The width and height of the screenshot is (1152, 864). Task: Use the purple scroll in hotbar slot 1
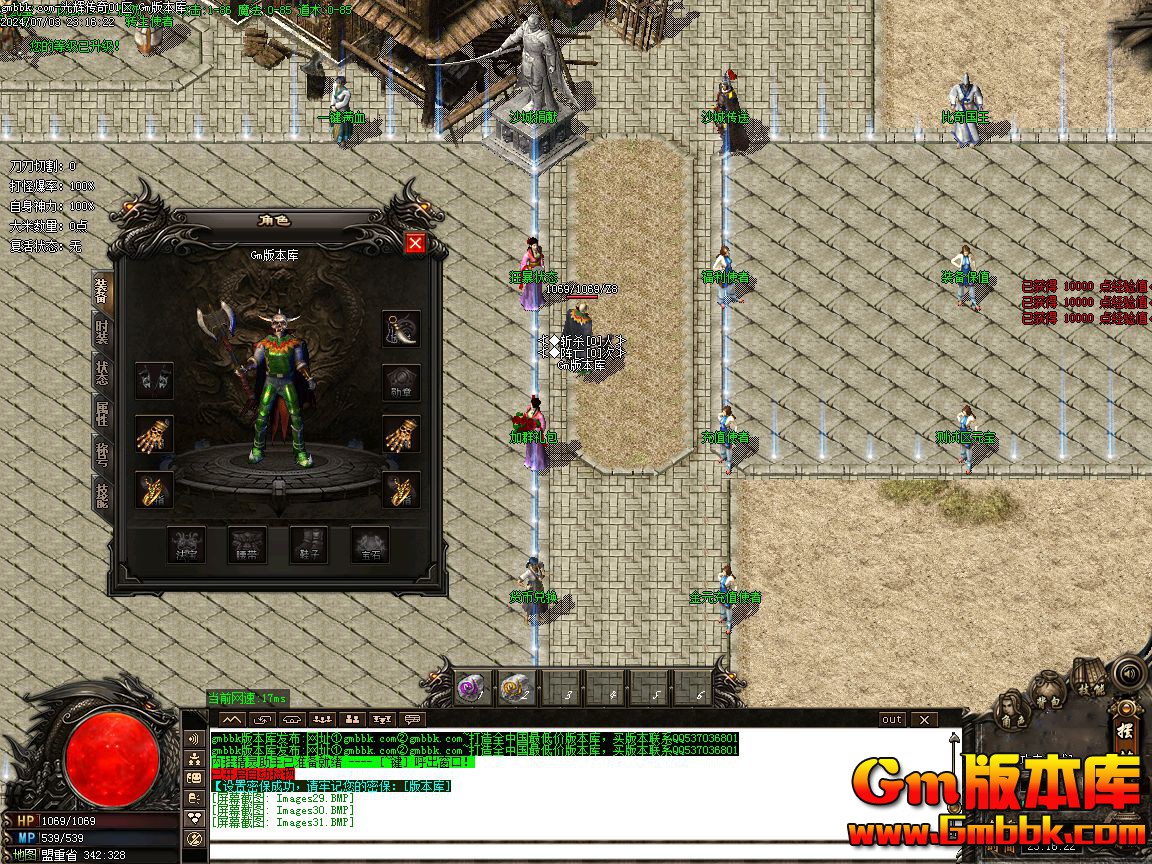[471, 688]
